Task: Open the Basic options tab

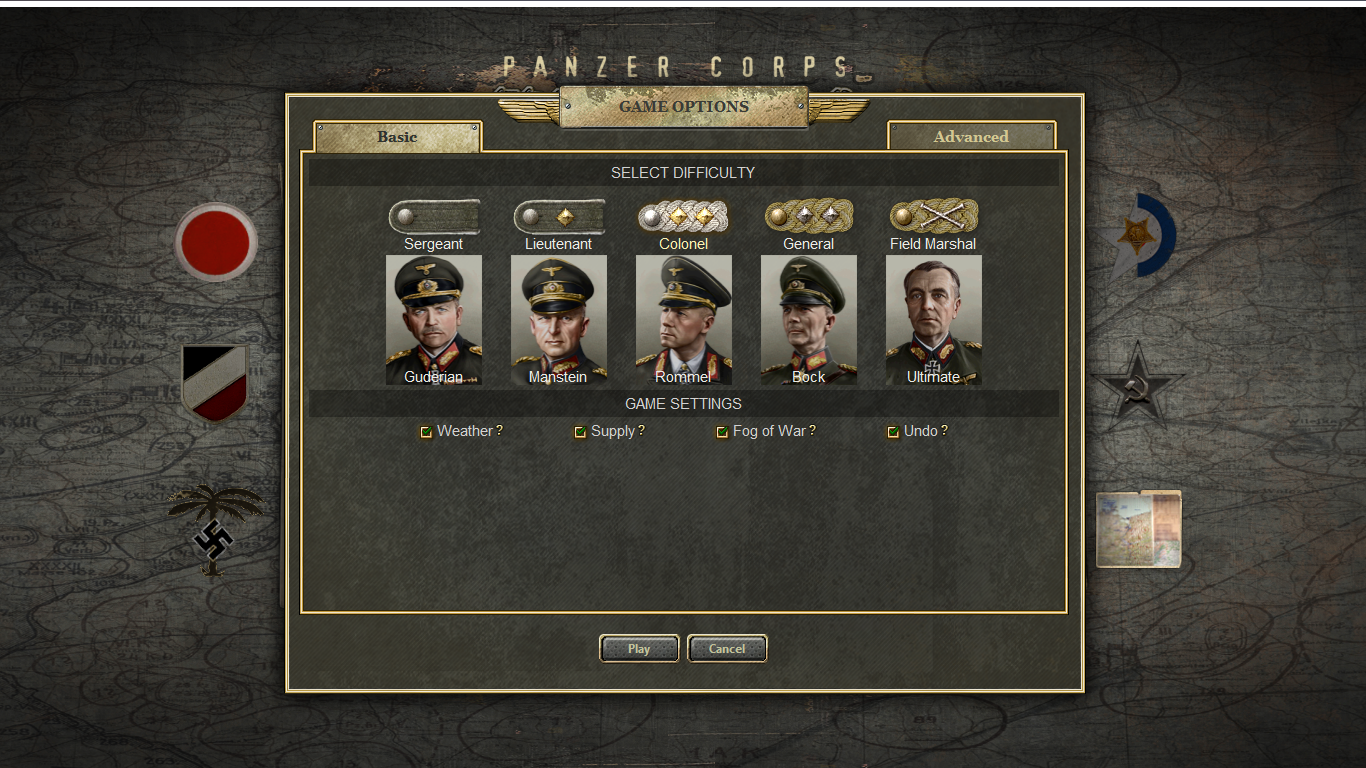Action: pos(397,137)
